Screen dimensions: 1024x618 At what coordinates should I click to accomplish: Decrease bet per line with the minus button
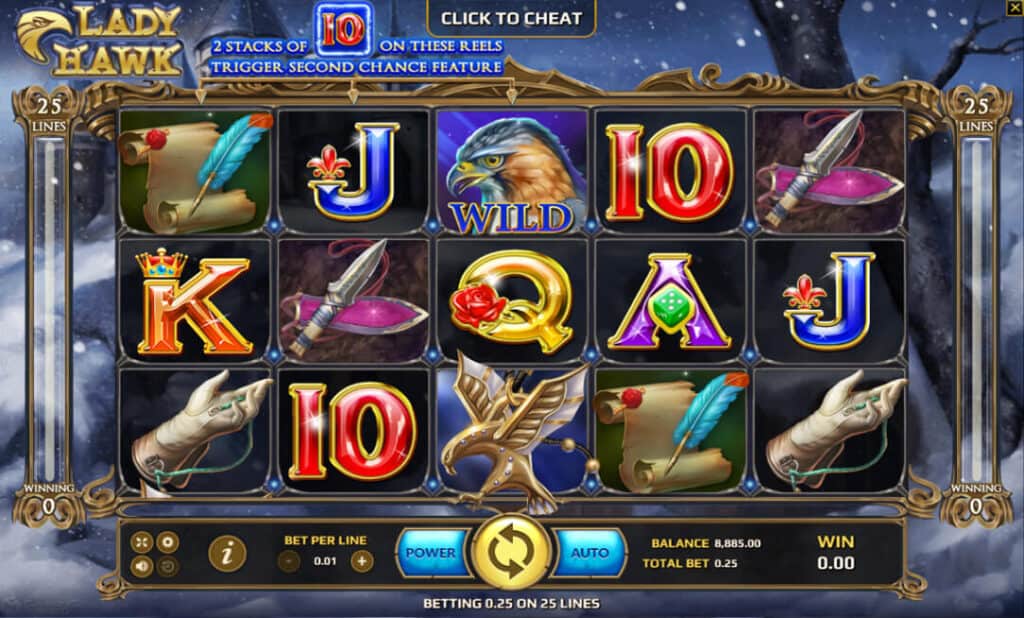tap(290, 560)
